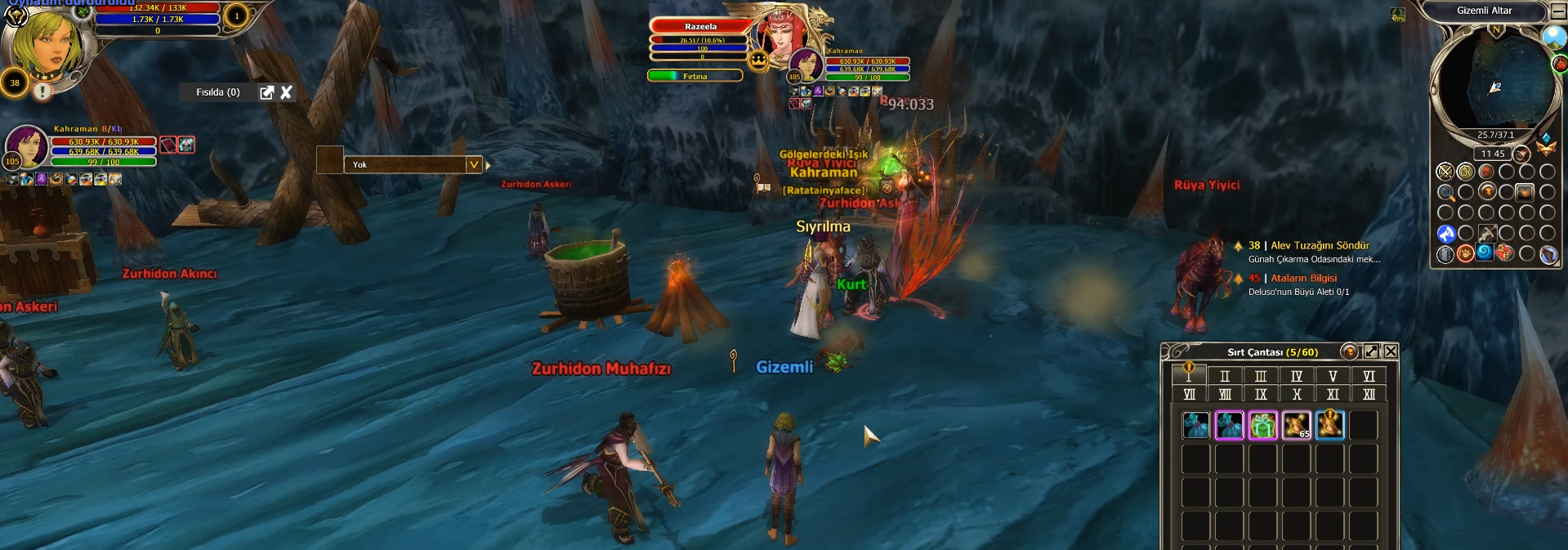The width and height of the screenshot is (1568, 550).
Task: Select backpack tab XII
Action: point(1369,395)
